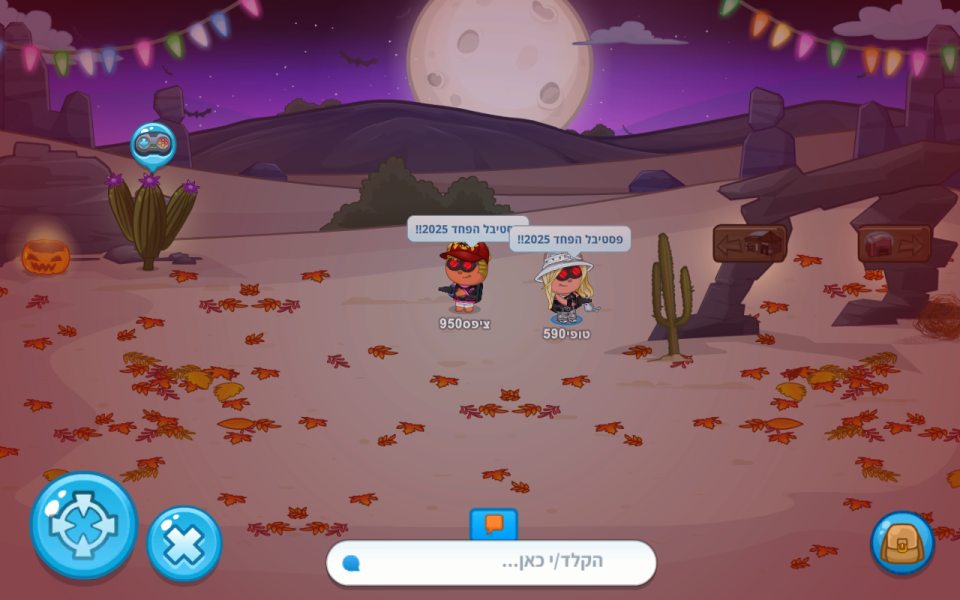Image resolution: width=960 pixels, height=600 pixels.
Task: Go to the left area via wooden sign
Action: [749, 243]
